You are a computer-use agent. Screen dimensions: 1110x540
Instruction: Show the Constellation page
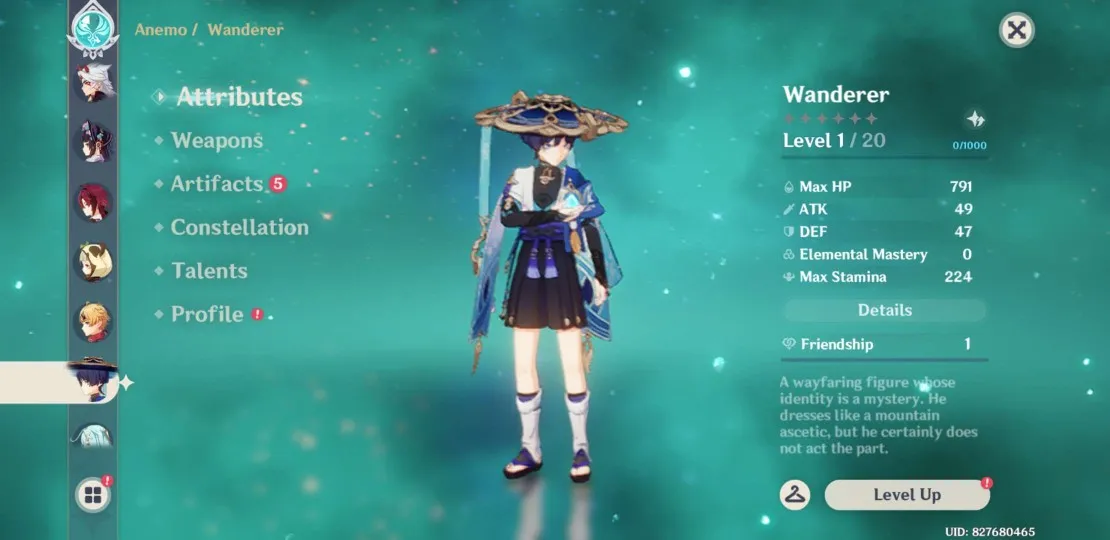(239, 228)
